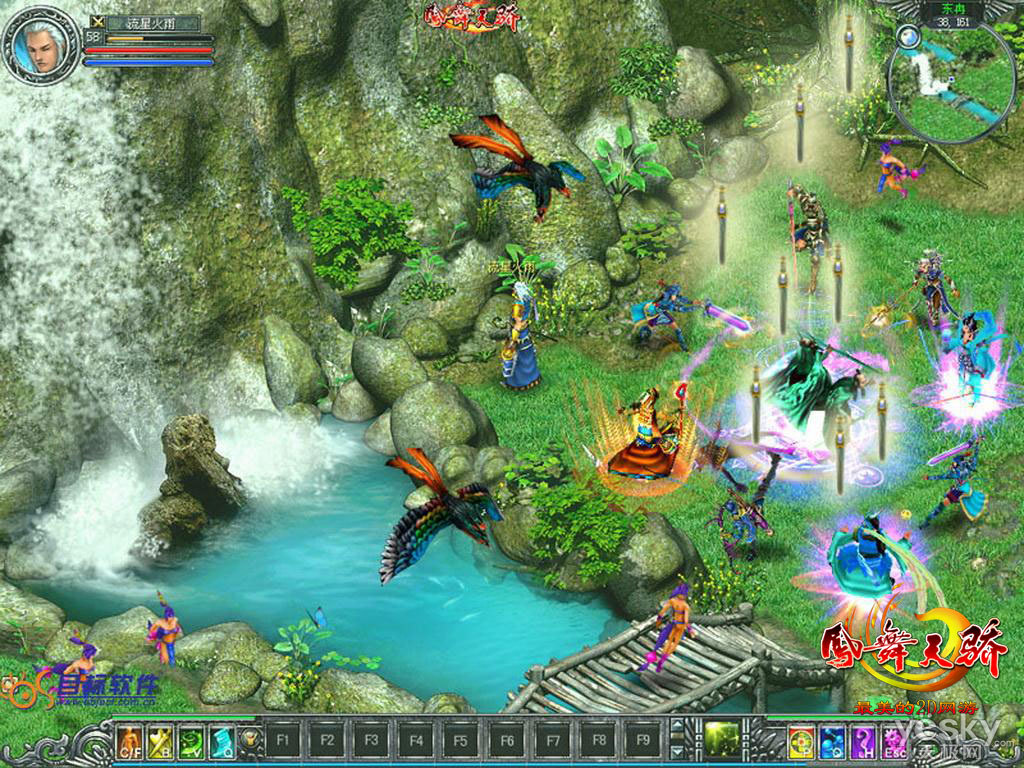Click the F7 hotkey slot
Image resolution: width=1024 pixels, height=768 pixels.
click(551, 741)
